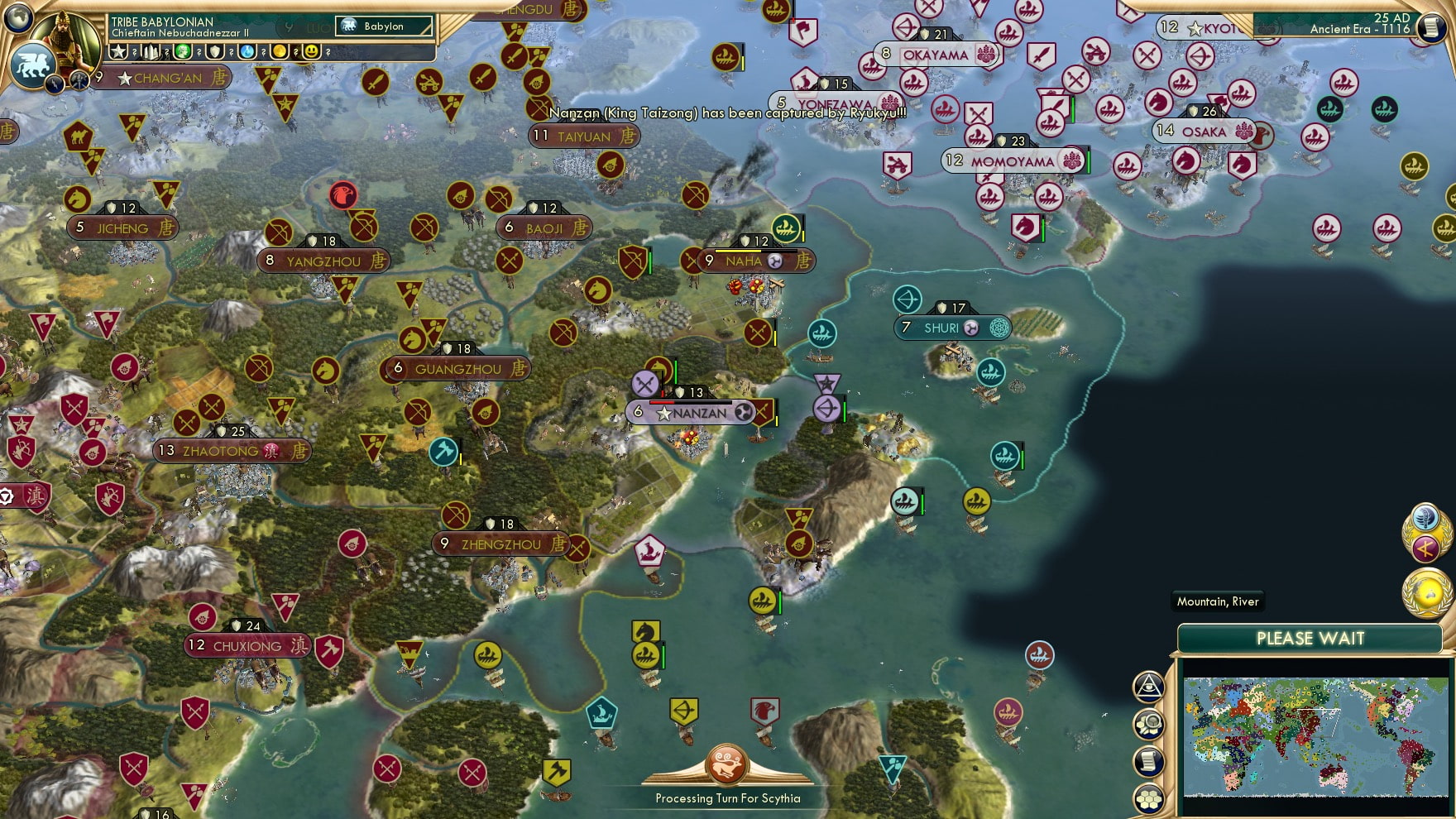Screen dimensions: 1456x819
Task: Open the Babylon civilization selector banner
Action: pos(381,26)
